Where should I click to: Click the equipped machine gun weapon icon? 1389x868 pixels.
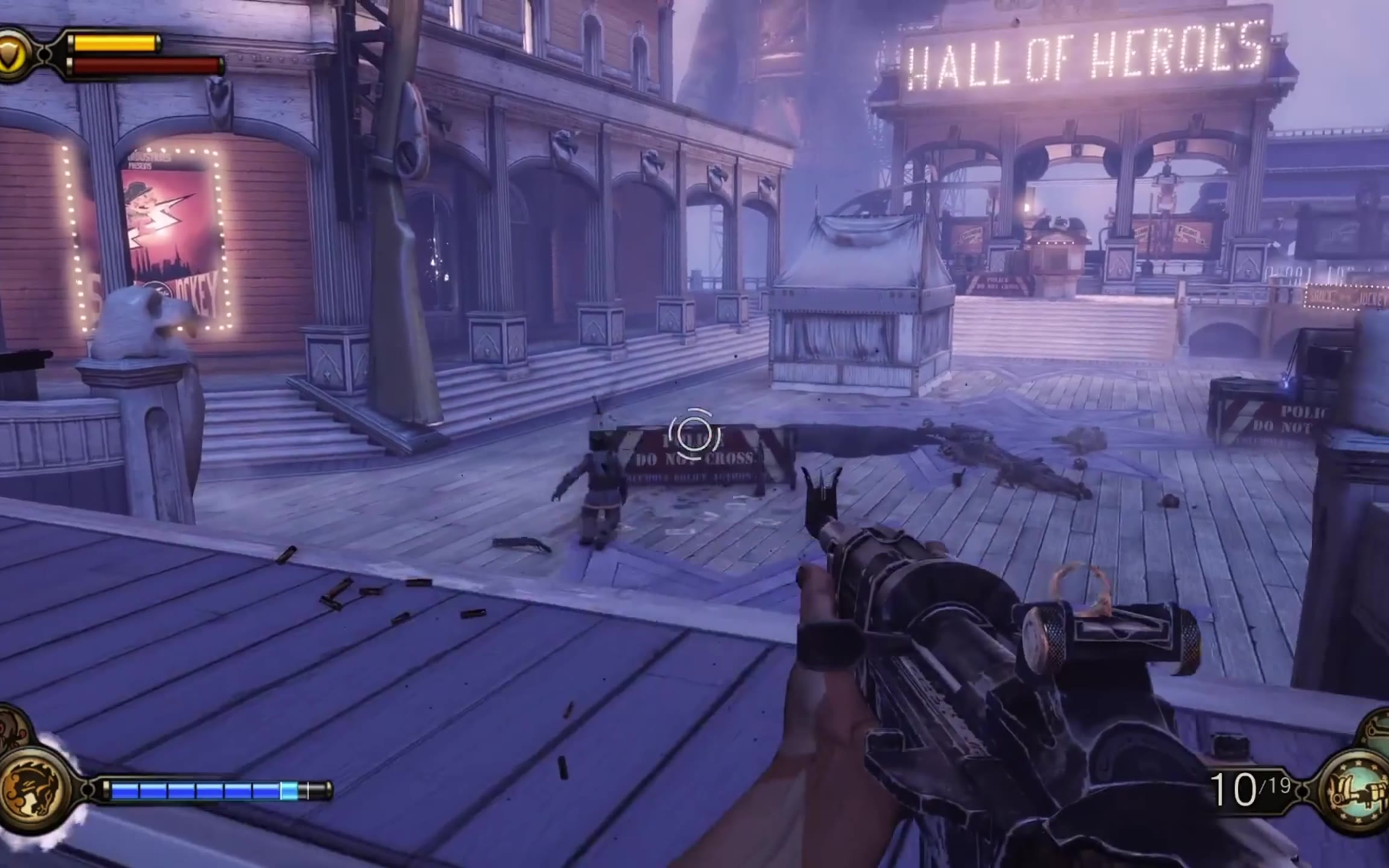click(1357, 791)
